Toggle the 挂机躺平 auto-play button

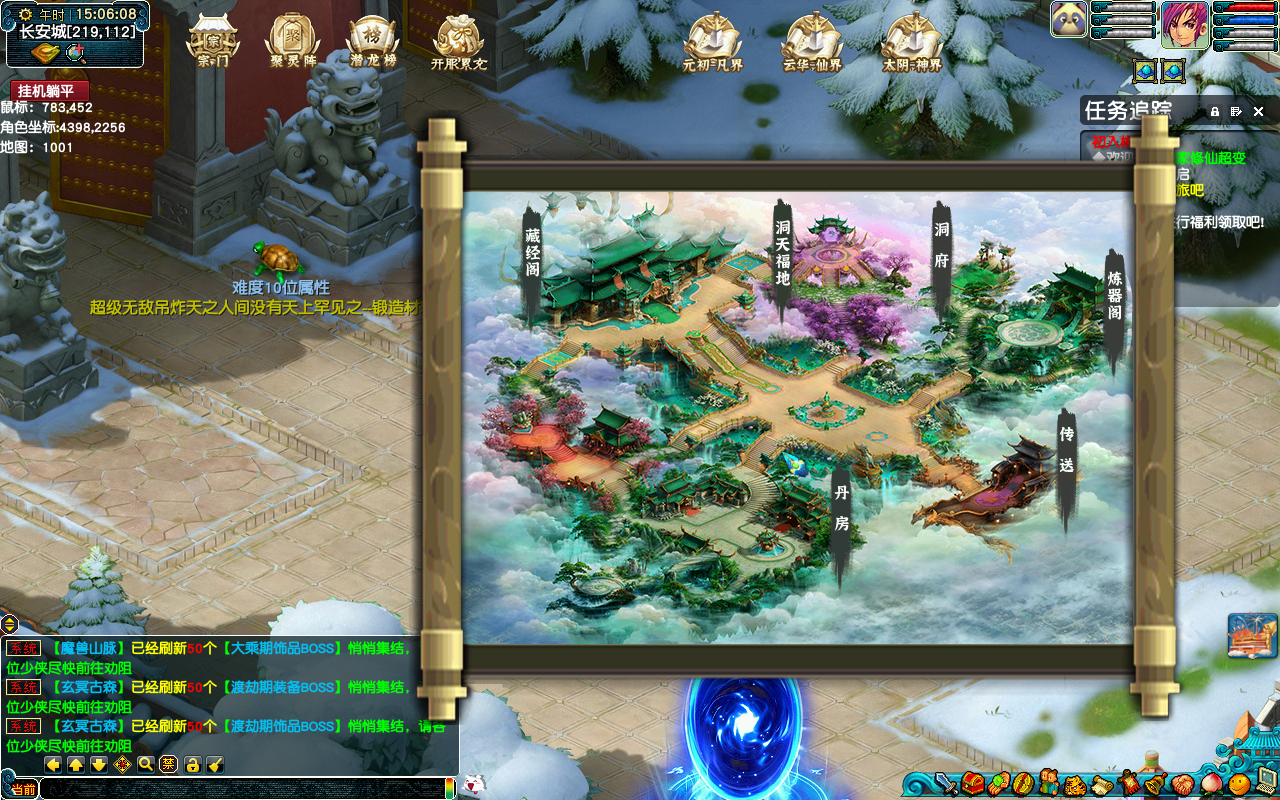click(x=50, y=90)
